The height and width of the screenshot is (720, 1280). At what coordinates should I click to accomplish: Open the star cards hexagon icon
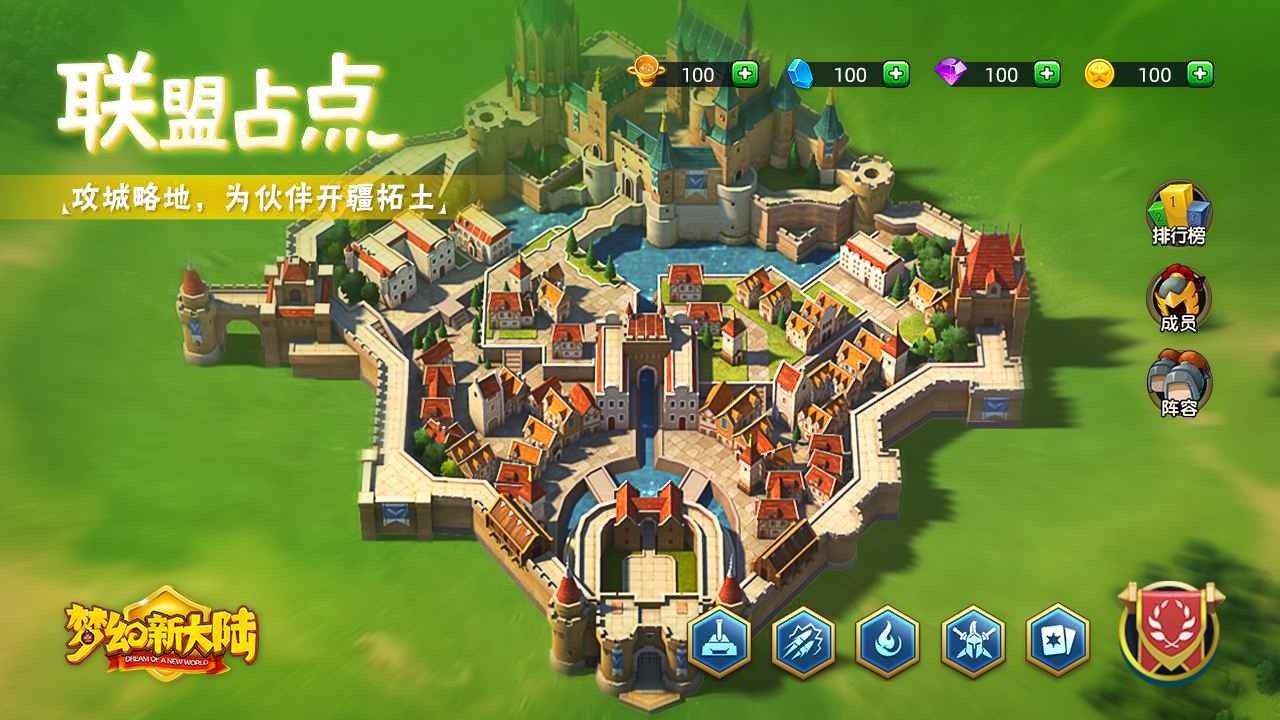coord(1057,641)
